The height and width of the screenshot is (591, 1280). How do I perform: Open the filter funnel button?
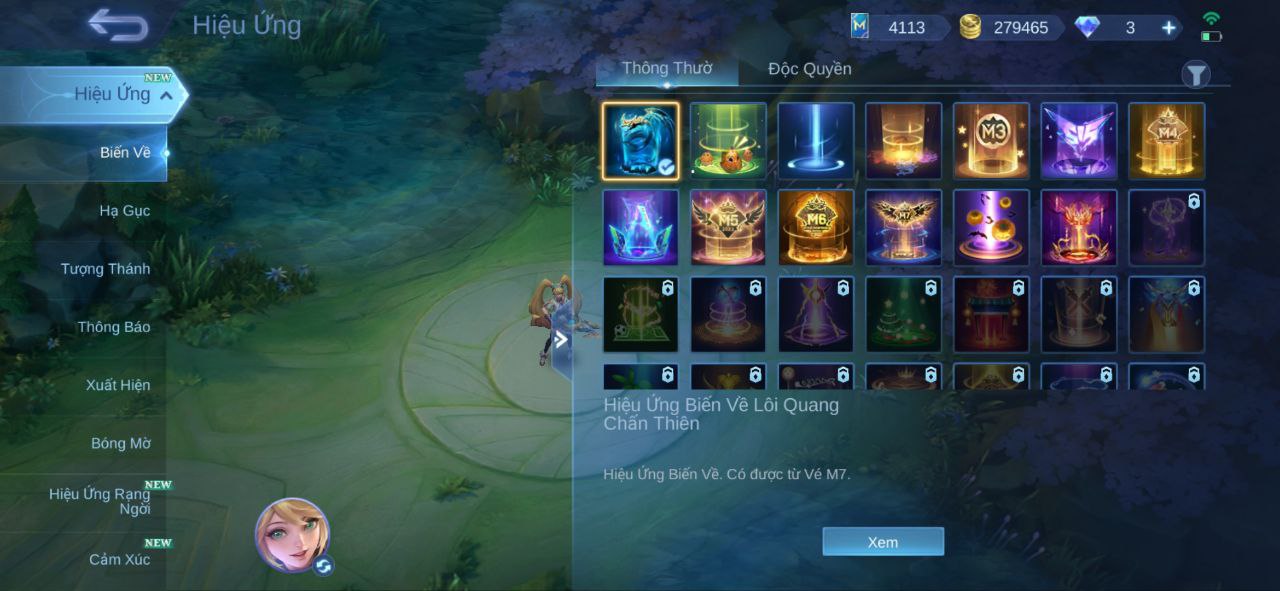pos(1196,74)
